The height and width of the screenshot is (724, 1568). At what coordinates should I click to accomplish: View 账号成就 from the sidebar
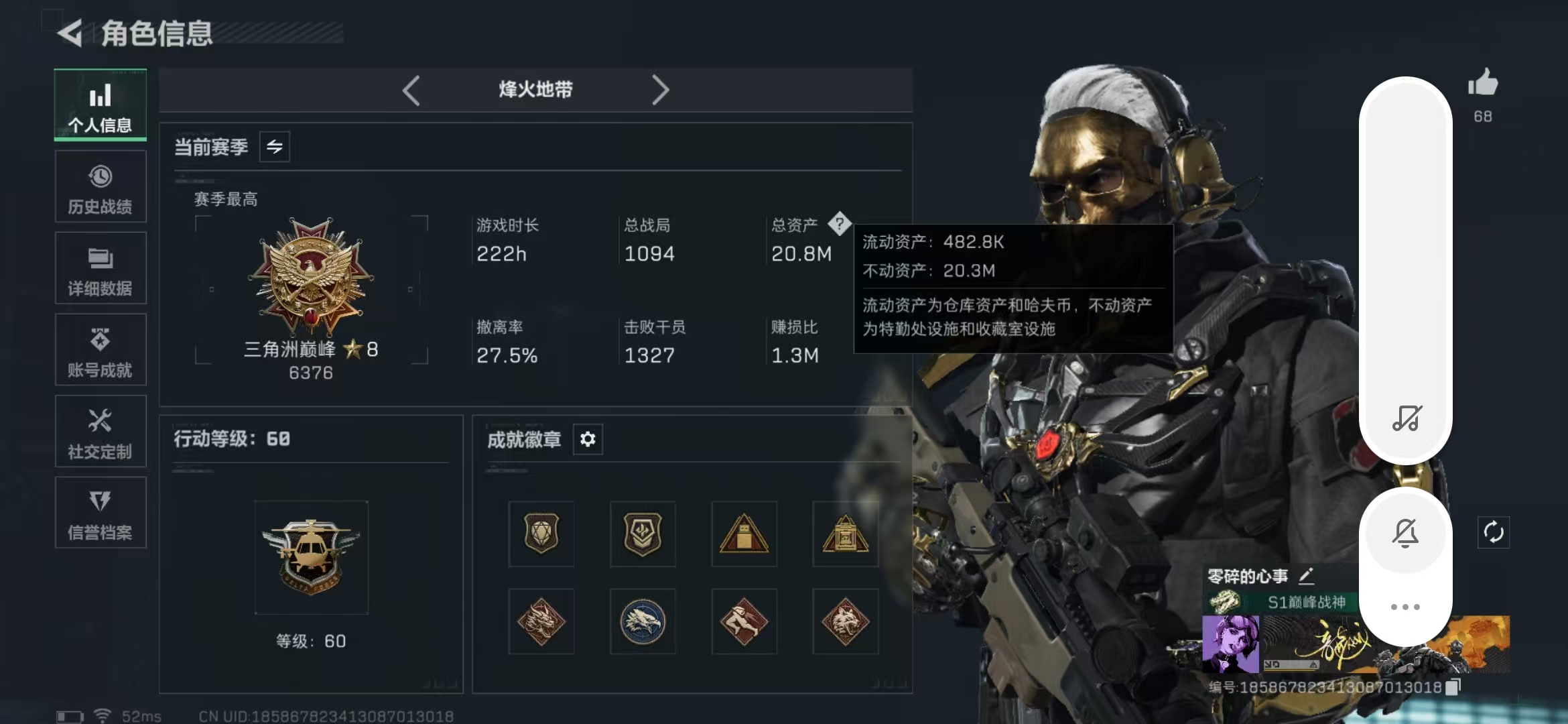coord(101,349)
